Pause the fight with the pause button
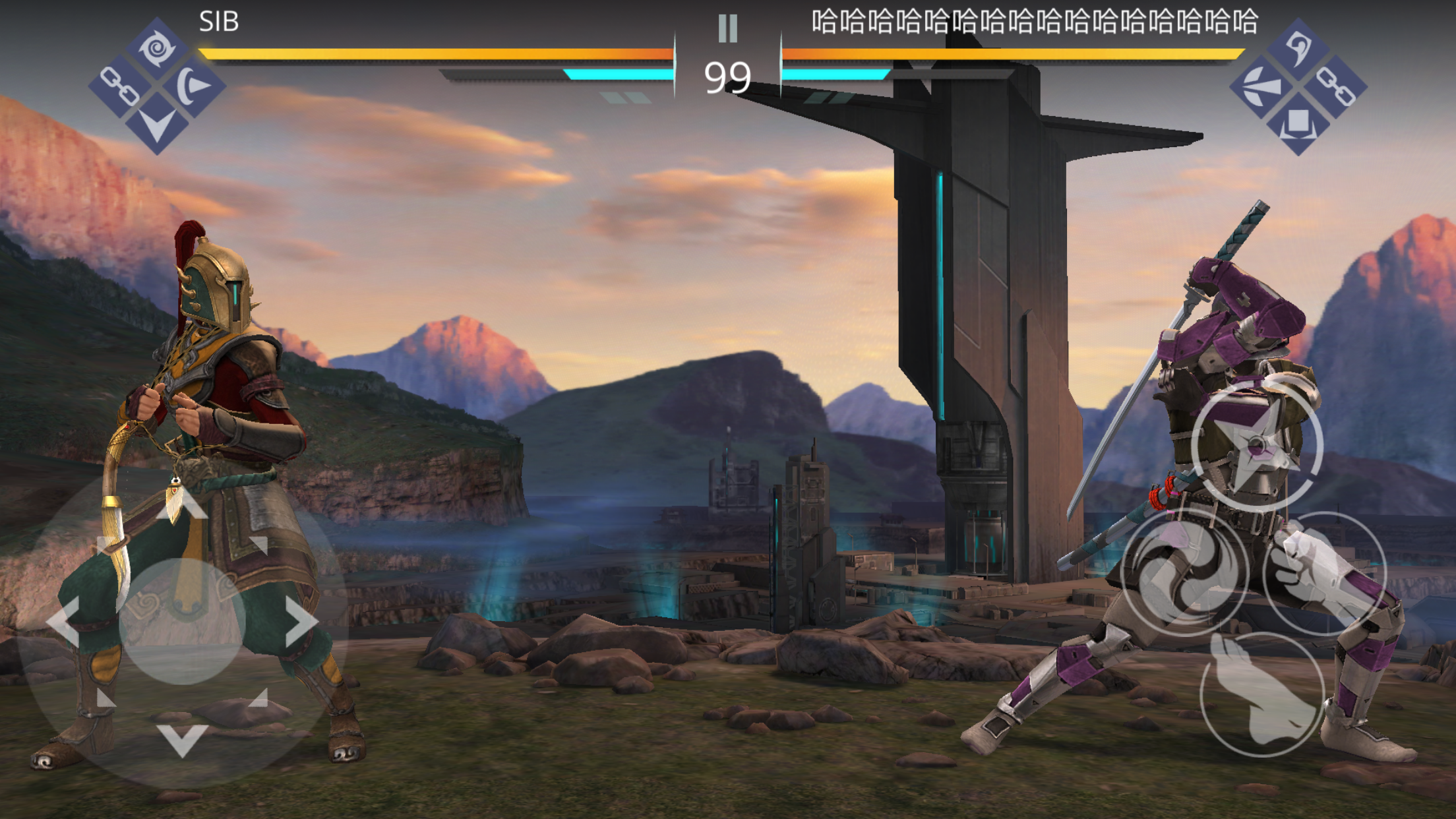Image resolution: width=1456 pixels, height=819 pixels. tap(727, 28)
